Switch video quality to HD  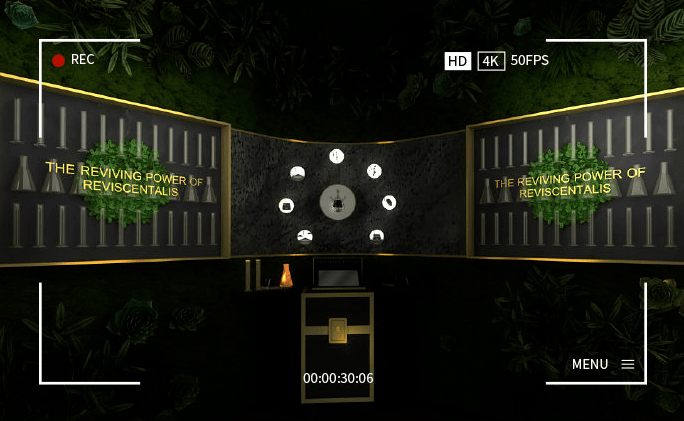click(457, 61)
